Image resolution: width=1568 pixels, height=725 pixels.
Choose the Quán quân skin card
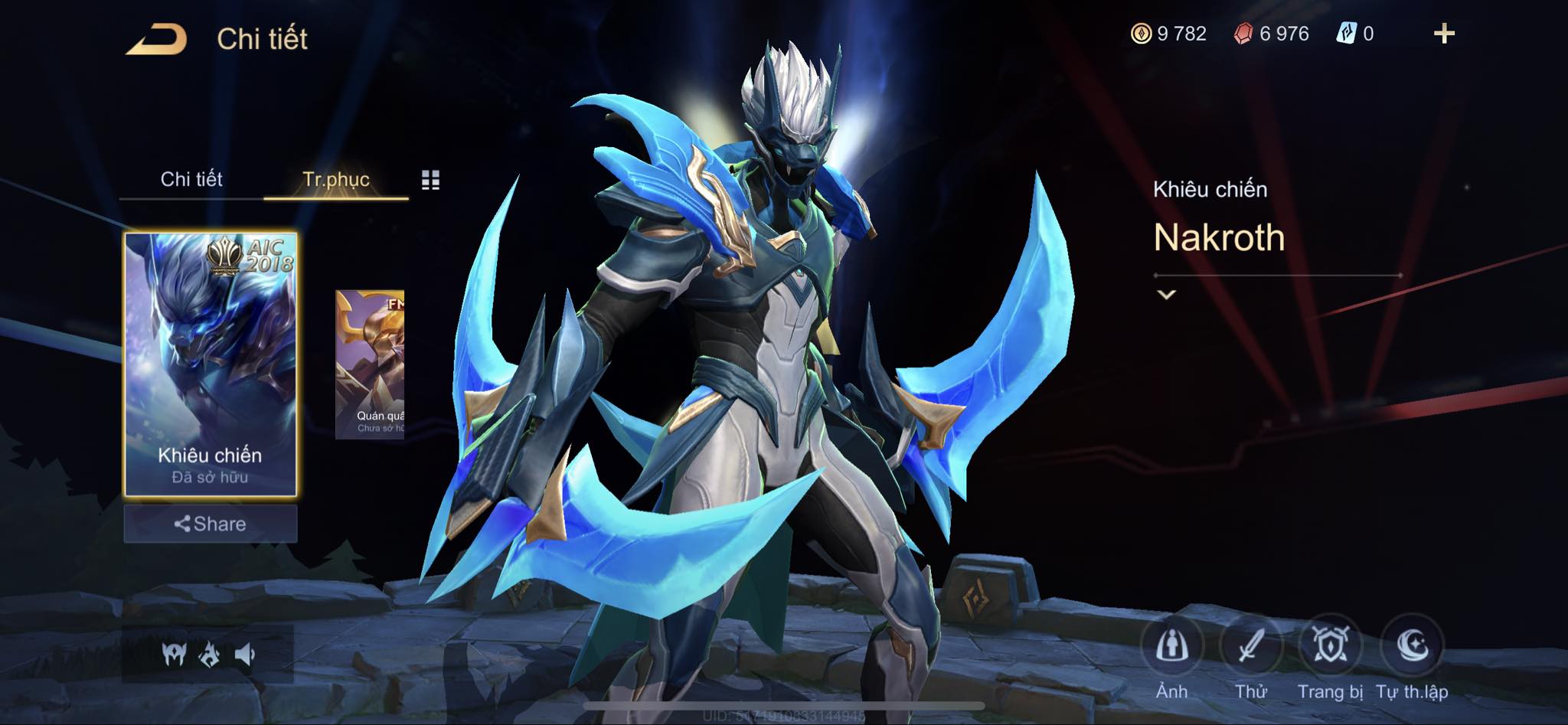(370, 364)
